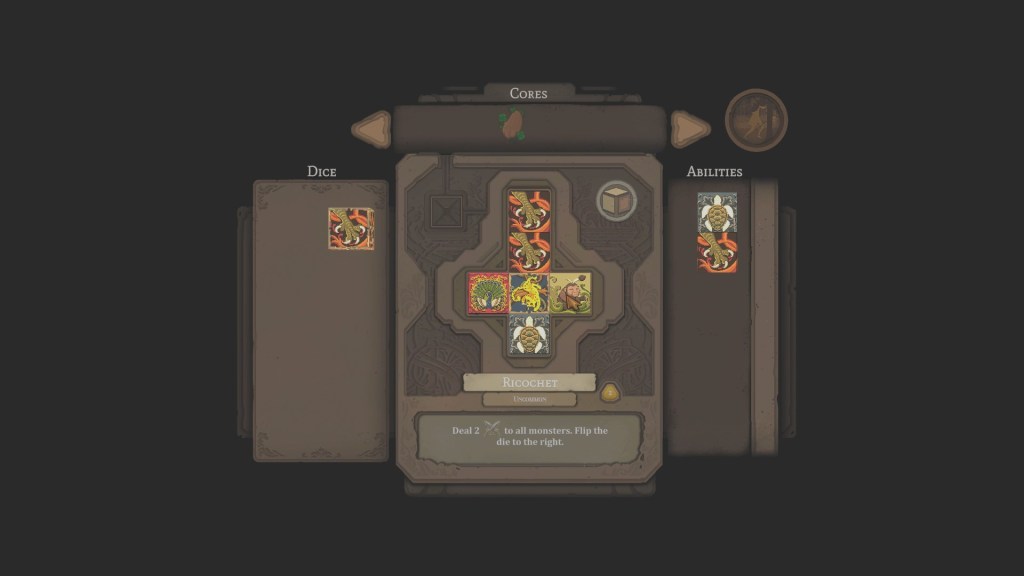Choose the turtle ability in the Abilities list
Image resolution: width=1024 pixels, height=576 pixels.
pos(717,212)
